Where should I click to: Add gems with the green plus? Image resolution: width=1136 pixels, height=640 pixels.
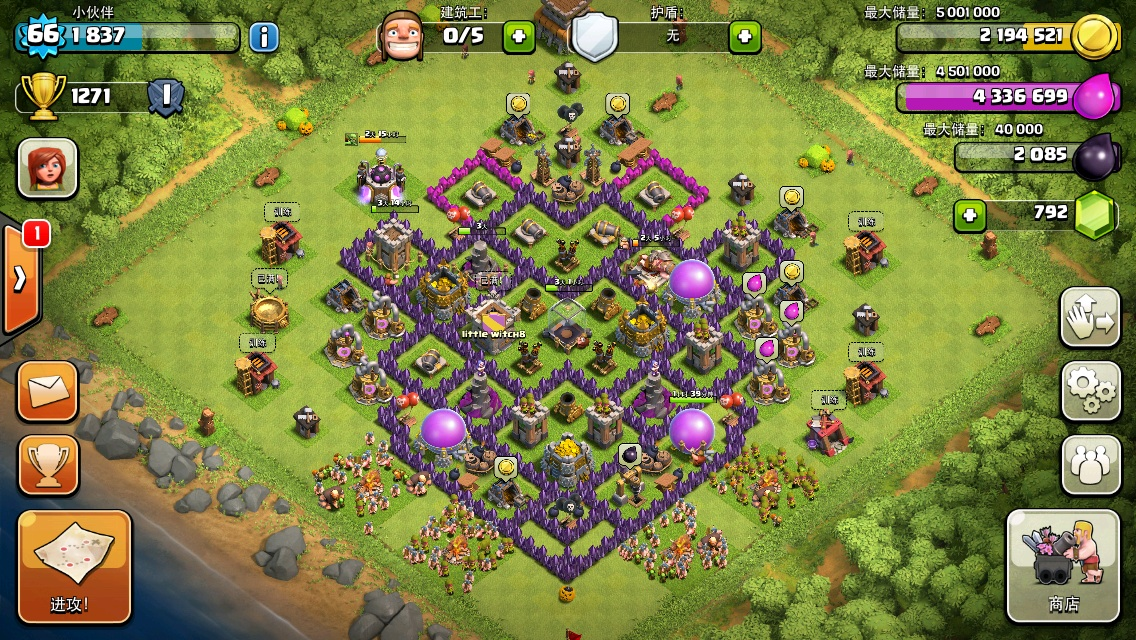[967, 214]
